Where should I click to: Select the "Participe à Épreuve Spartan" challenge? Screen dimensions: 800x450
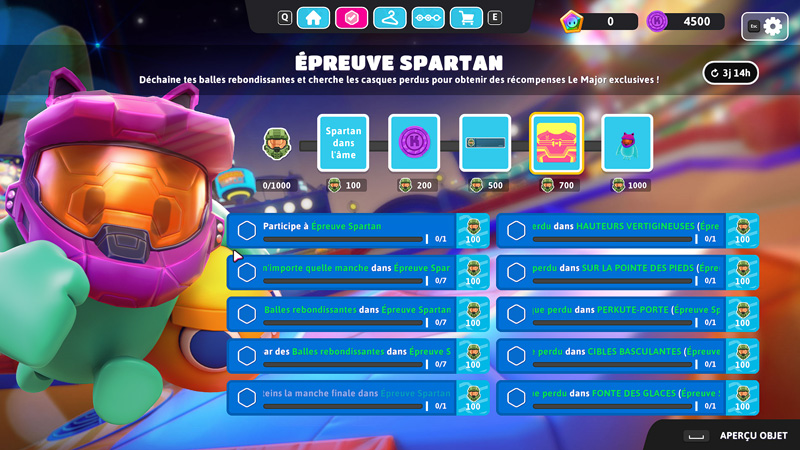[x=342, y=231]
